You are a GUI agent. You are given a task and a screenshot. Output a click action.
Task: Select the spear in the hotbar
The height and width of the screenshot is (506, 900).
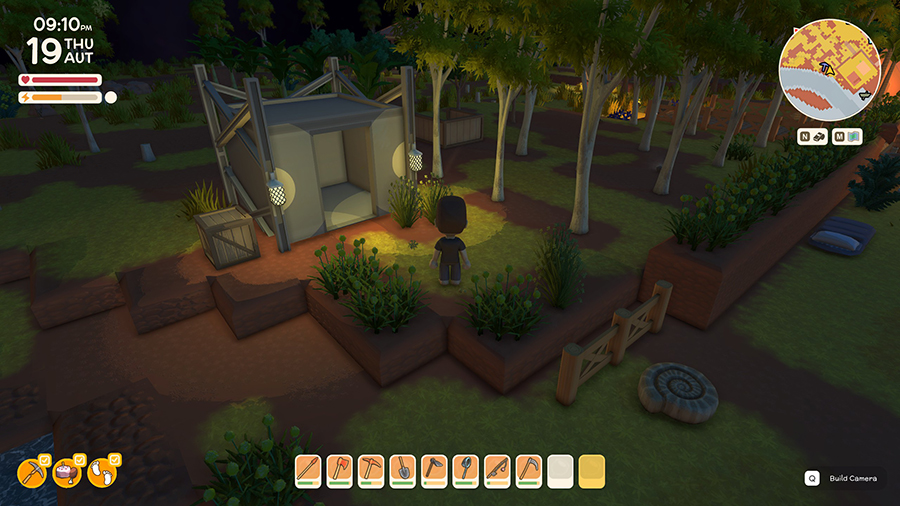click(x=308, y=470)
